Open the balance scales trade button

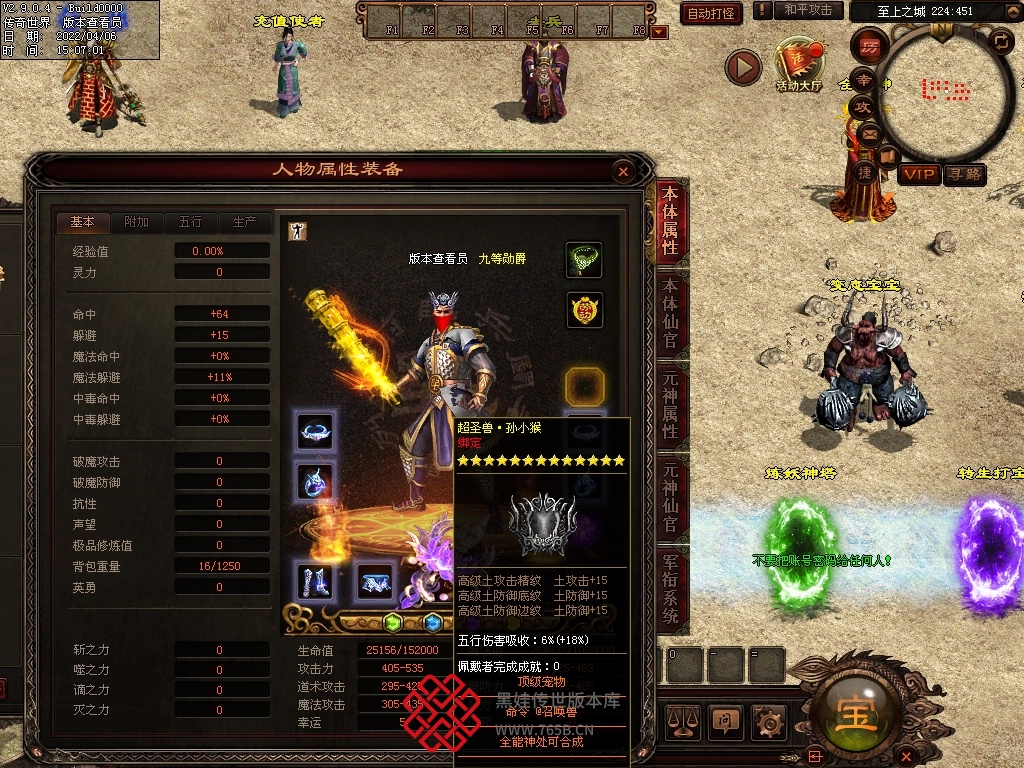click(682, 719)
